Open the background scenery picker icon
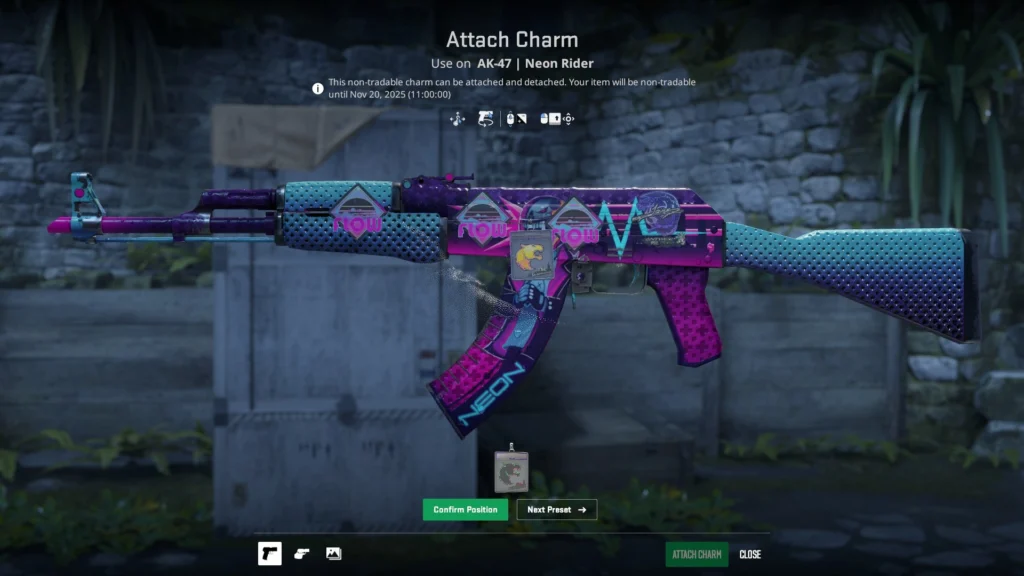 coord(334,554)
